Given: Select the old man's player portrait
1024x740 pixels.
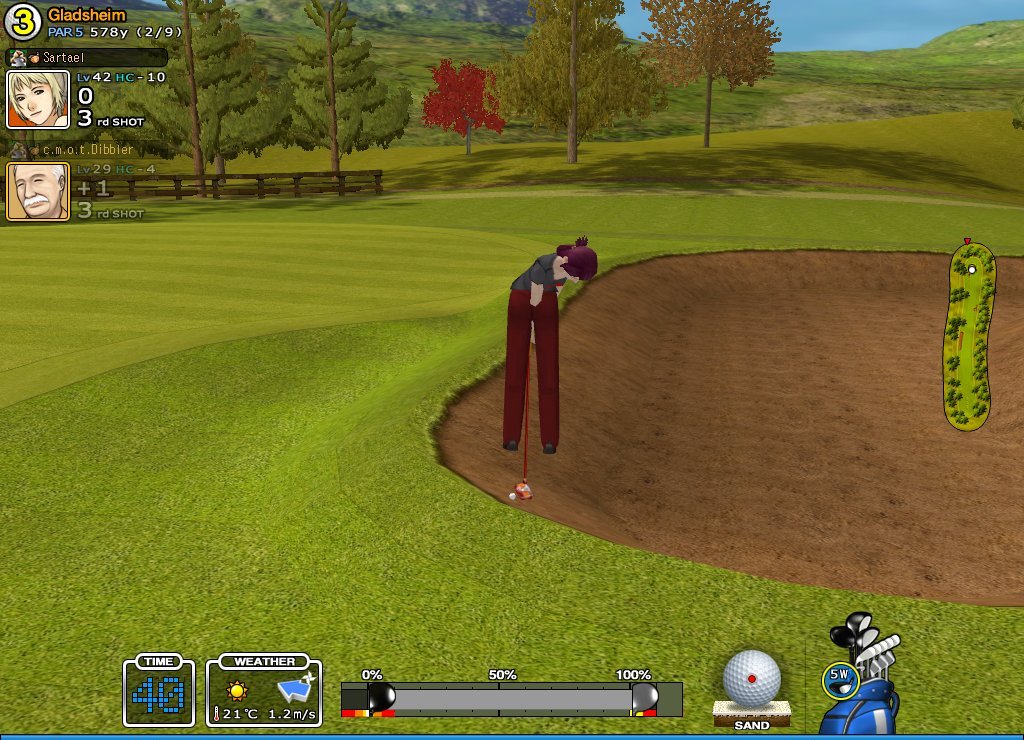Looking at the screenshot, I should (x=38, y=191).
